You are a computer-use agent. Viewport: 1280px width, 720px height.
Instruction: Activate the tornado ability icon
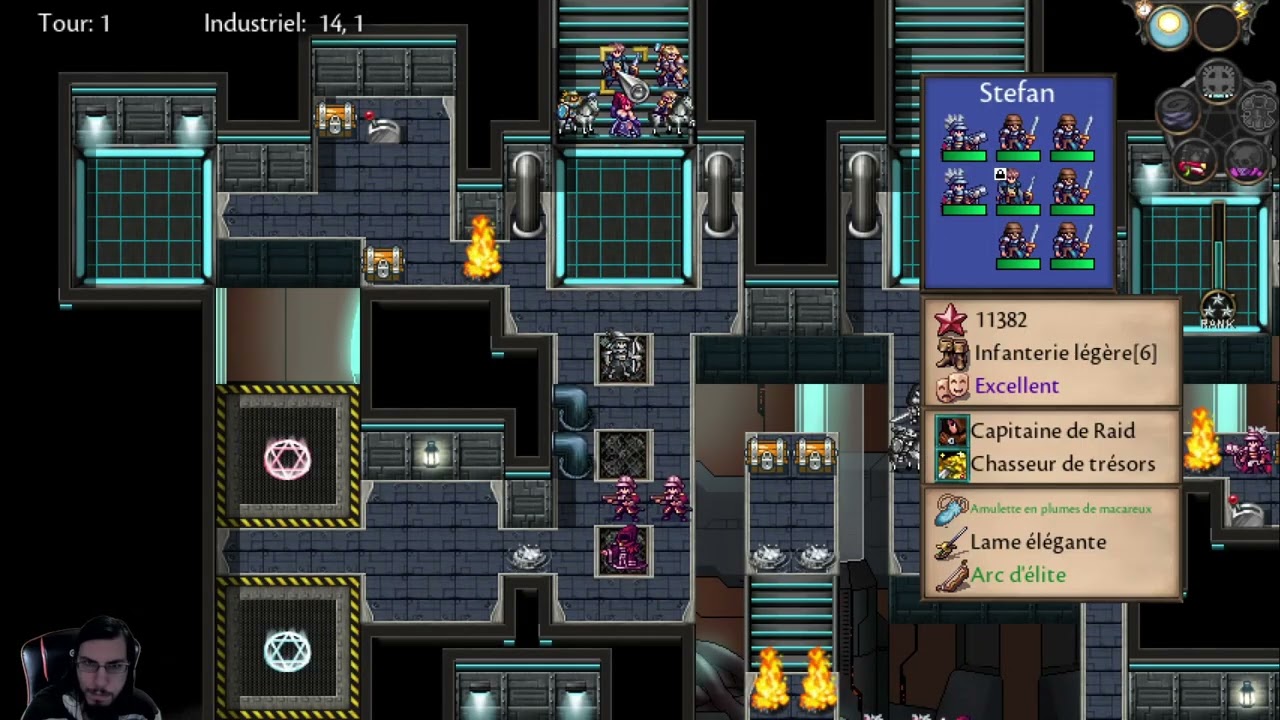[x=1178, y=111]
